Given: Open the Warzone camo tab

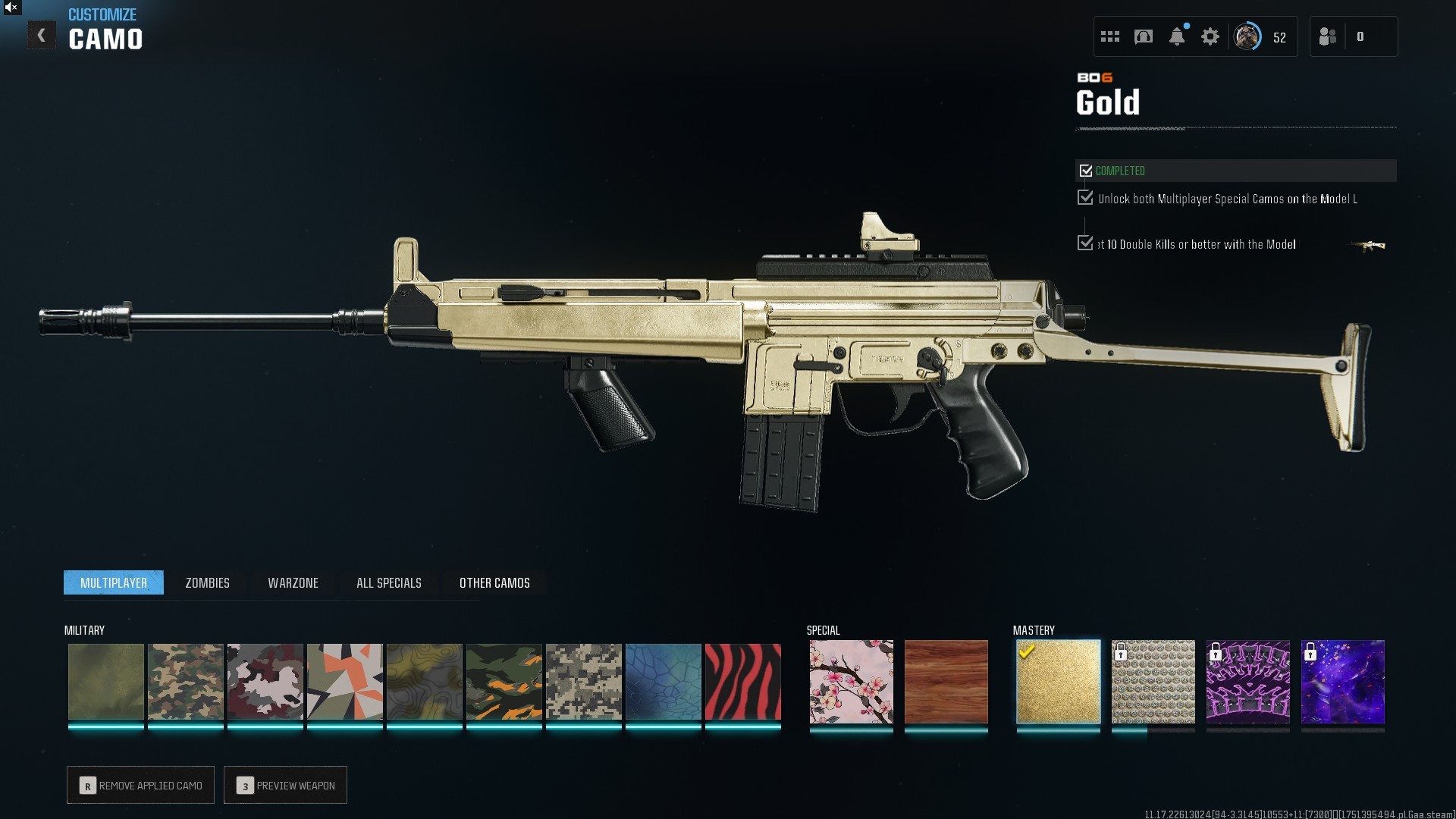Looking at the screenshot, I should (x=293, y=582).
